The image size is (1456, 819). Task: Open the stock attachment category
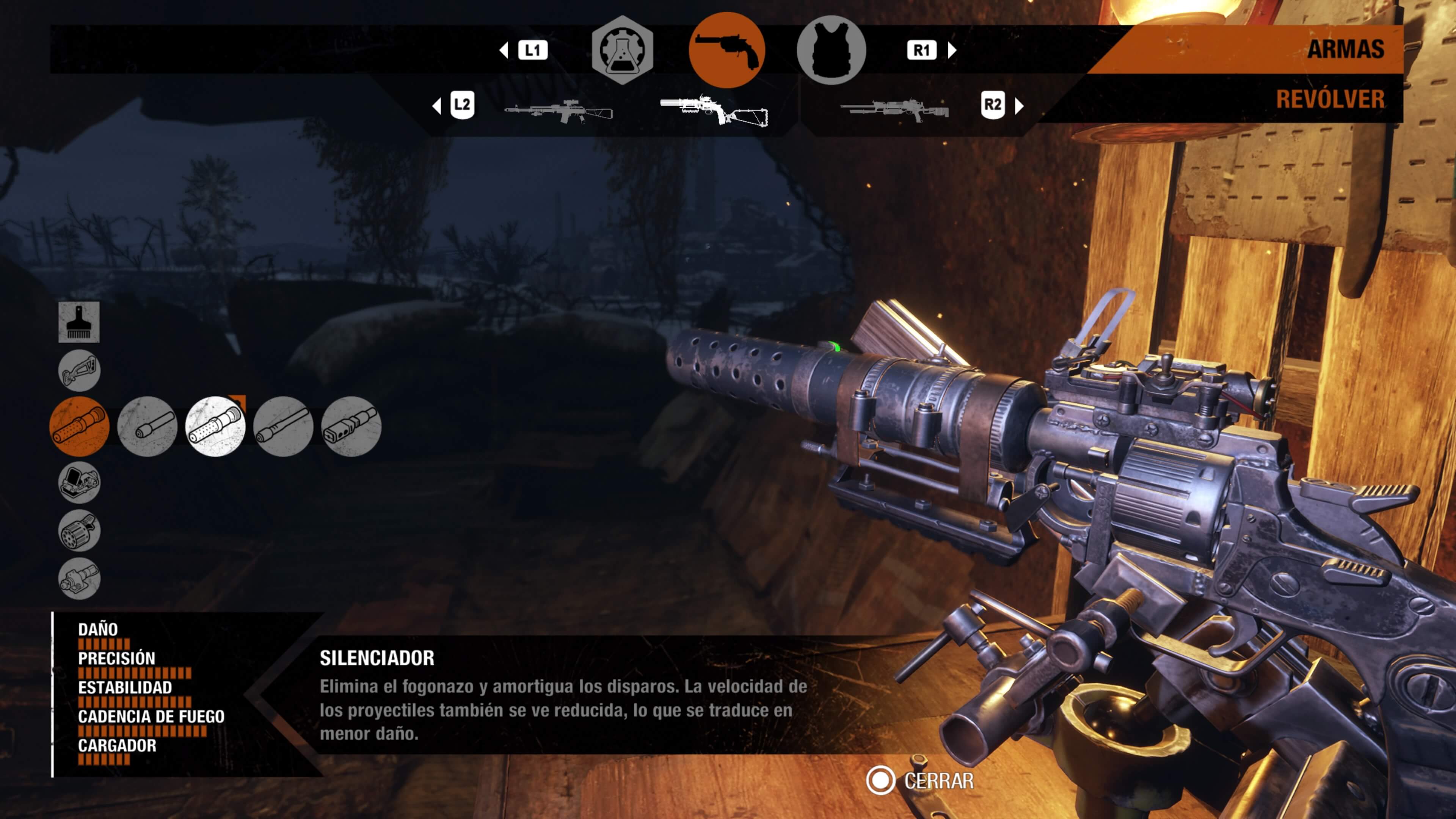(79, 371)
